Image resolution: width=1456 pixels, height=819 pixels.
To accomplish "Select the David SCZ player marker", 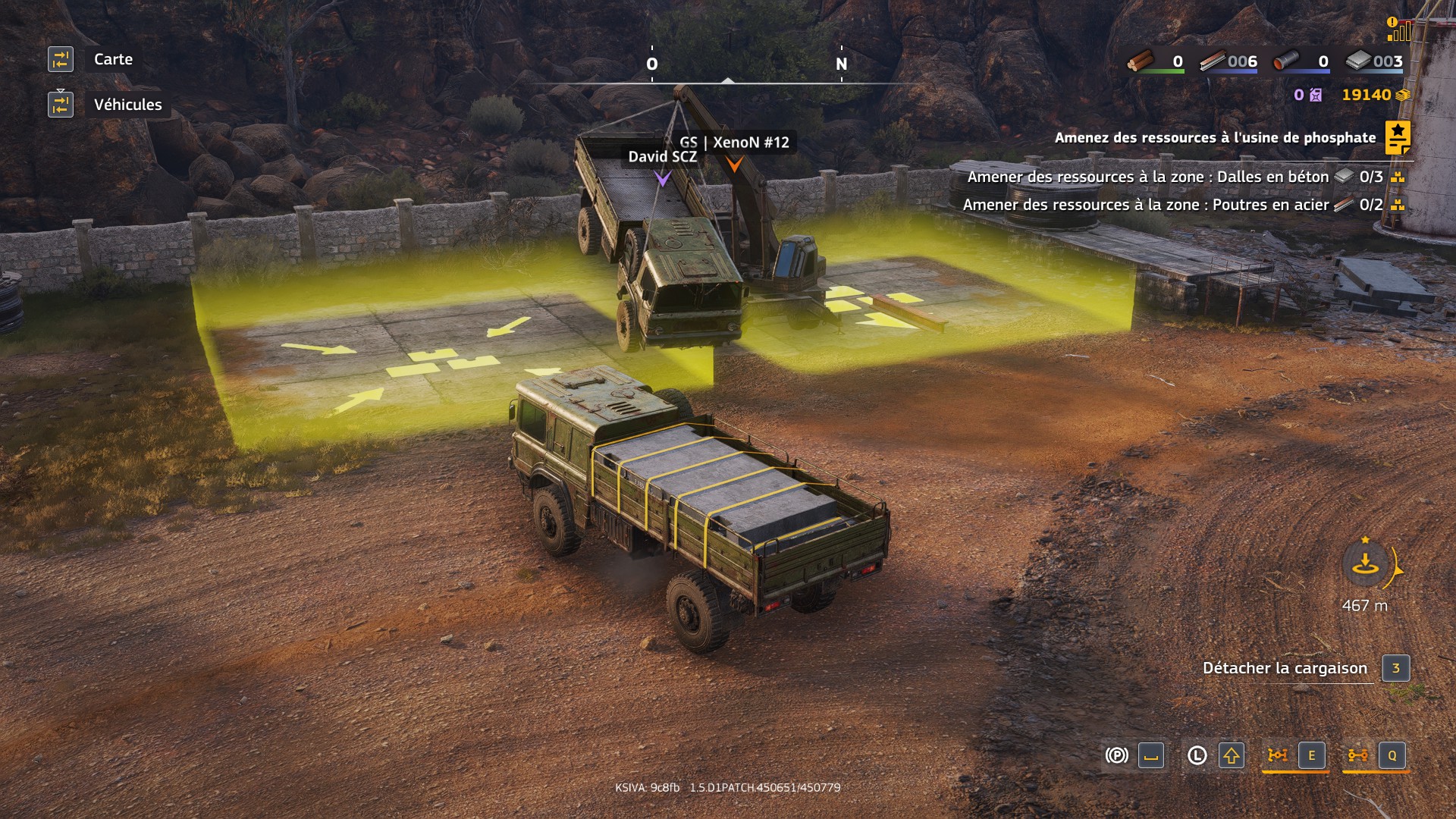I will coord(663,177).
